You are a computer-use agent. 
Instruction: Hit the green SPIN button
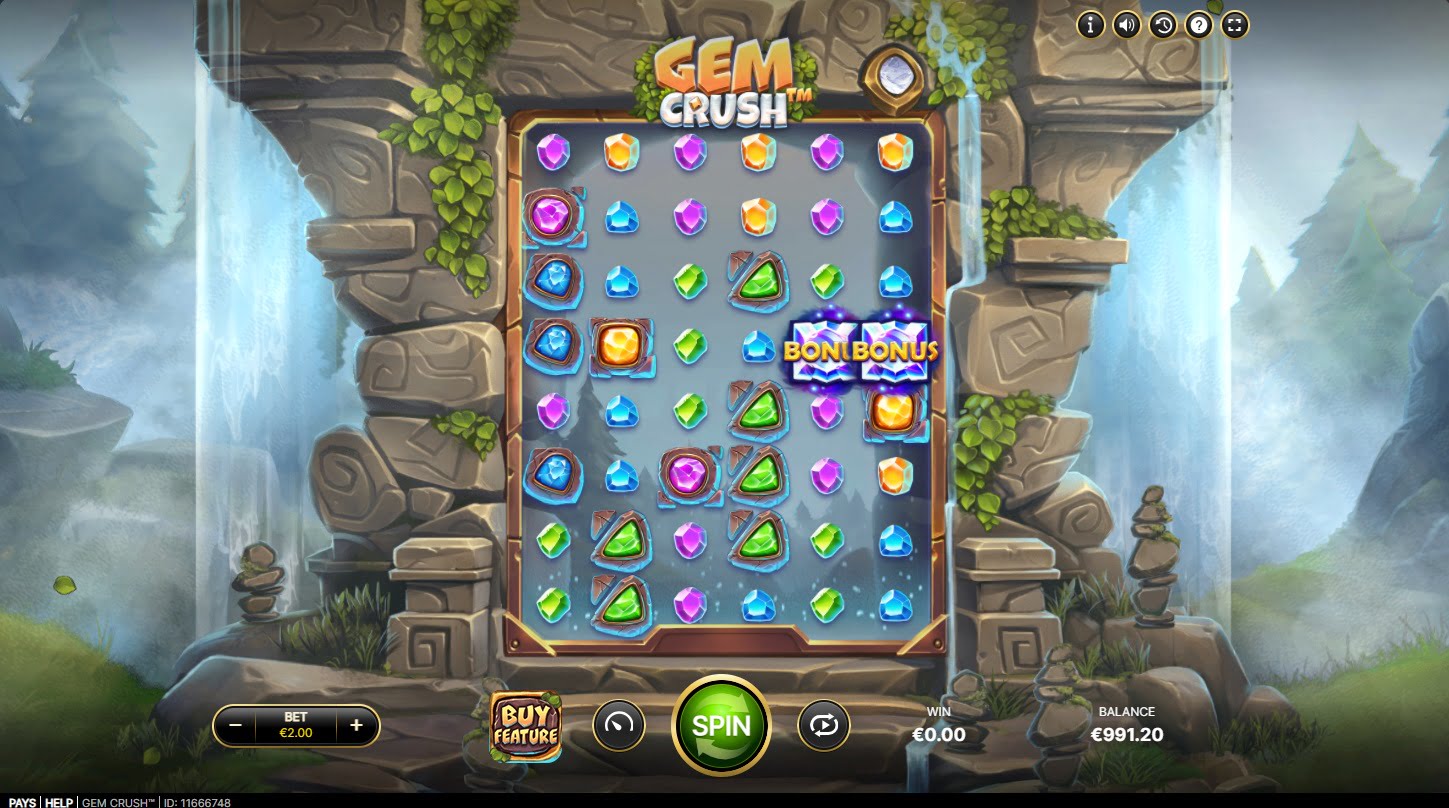pos(720,725)
